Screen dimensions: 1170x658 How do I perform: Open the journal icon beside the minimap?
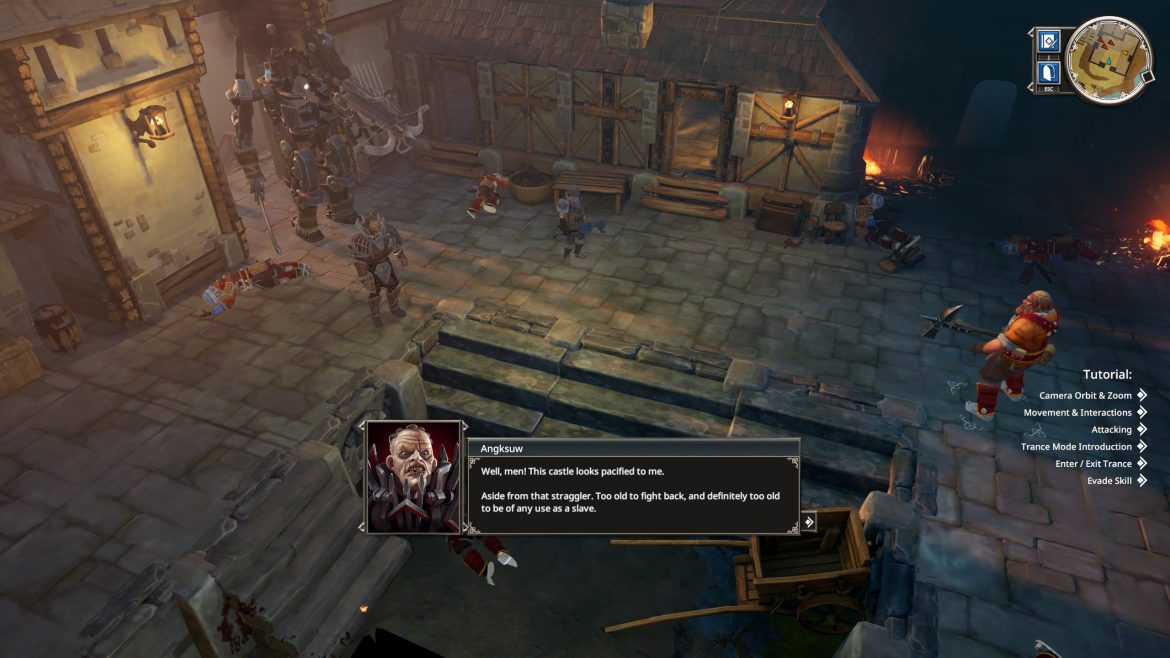pos(1049,41)
